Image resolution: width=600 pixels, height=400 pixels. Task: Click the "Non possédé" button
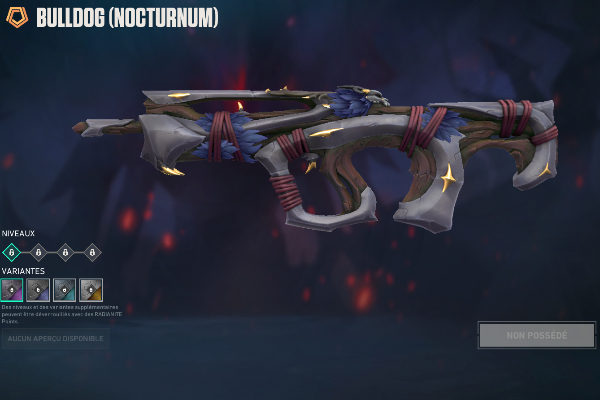[x=536, y=335]
